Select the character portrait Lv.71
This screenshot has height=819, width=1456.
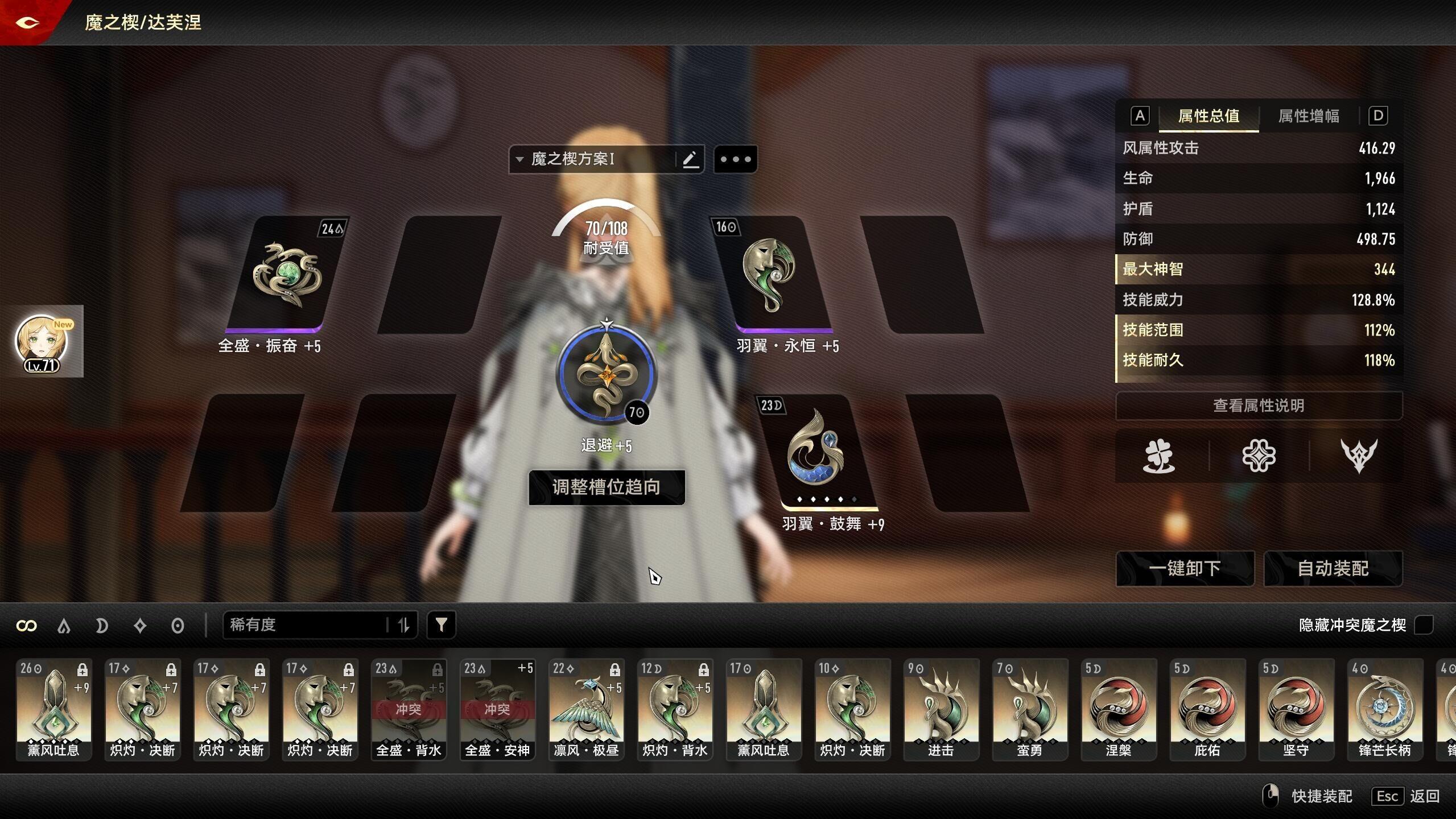[x=42, y=342]
